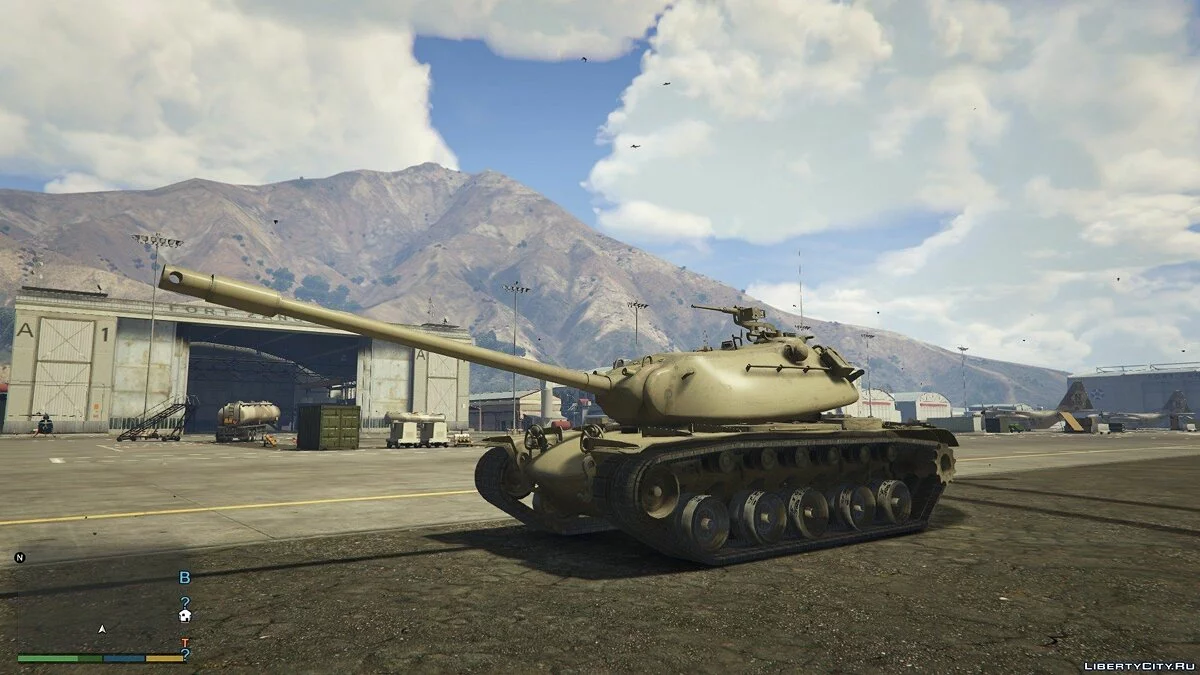The height and width of the screenshot is (675, 1200).
Task: Click the north compass N marker
Action: [x=20, y=557]
